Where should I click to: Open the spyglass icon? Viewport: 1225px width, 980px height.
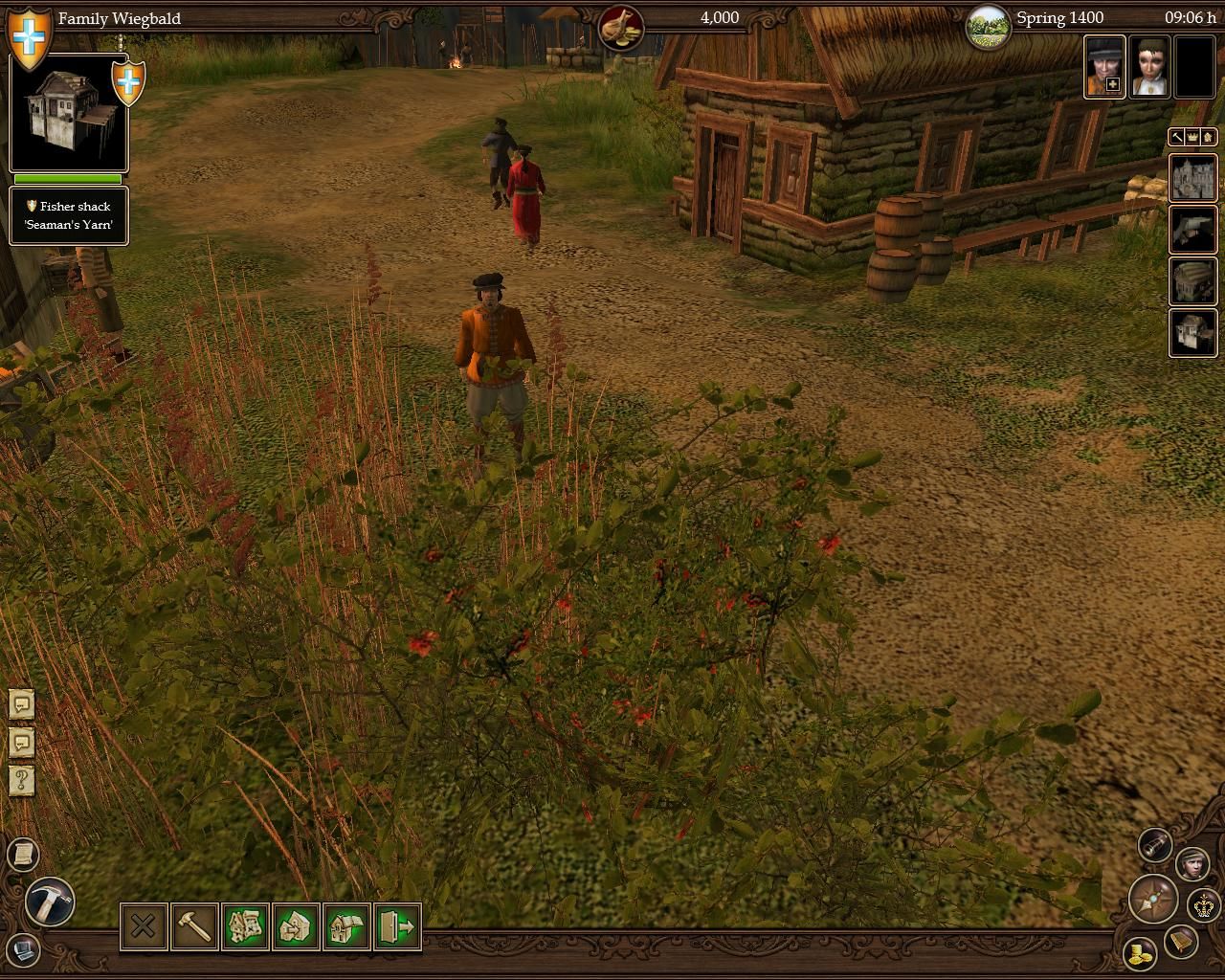(1155, 844)
